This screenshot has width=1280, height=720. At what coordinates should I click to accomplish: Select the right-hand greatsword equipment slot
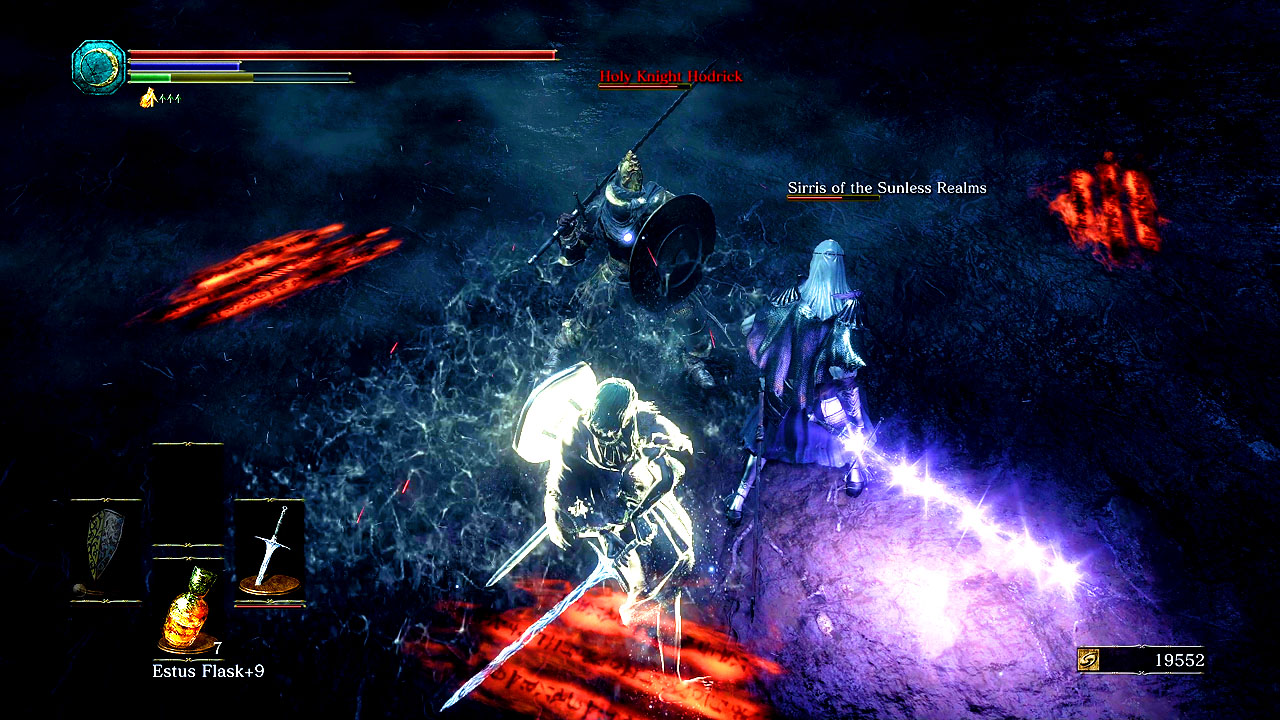click(269, 550)
